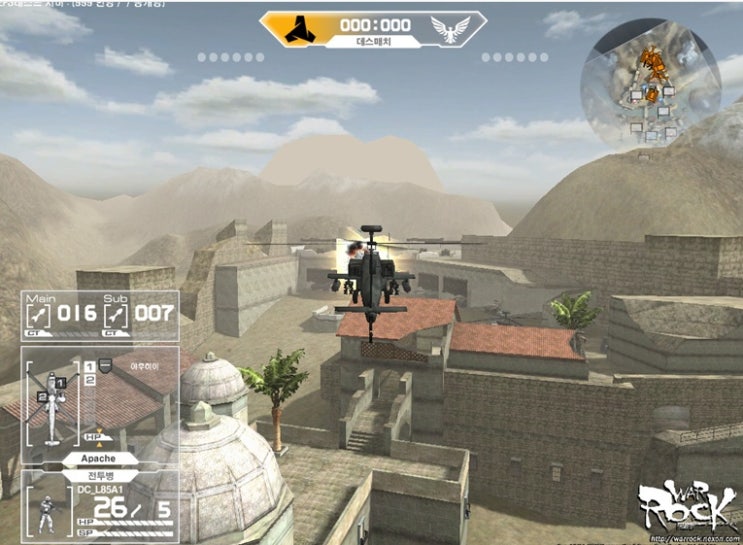Select the Main missile weapon icon
The height and width of the screenshot is (545, 743).
tap(37, 314)
